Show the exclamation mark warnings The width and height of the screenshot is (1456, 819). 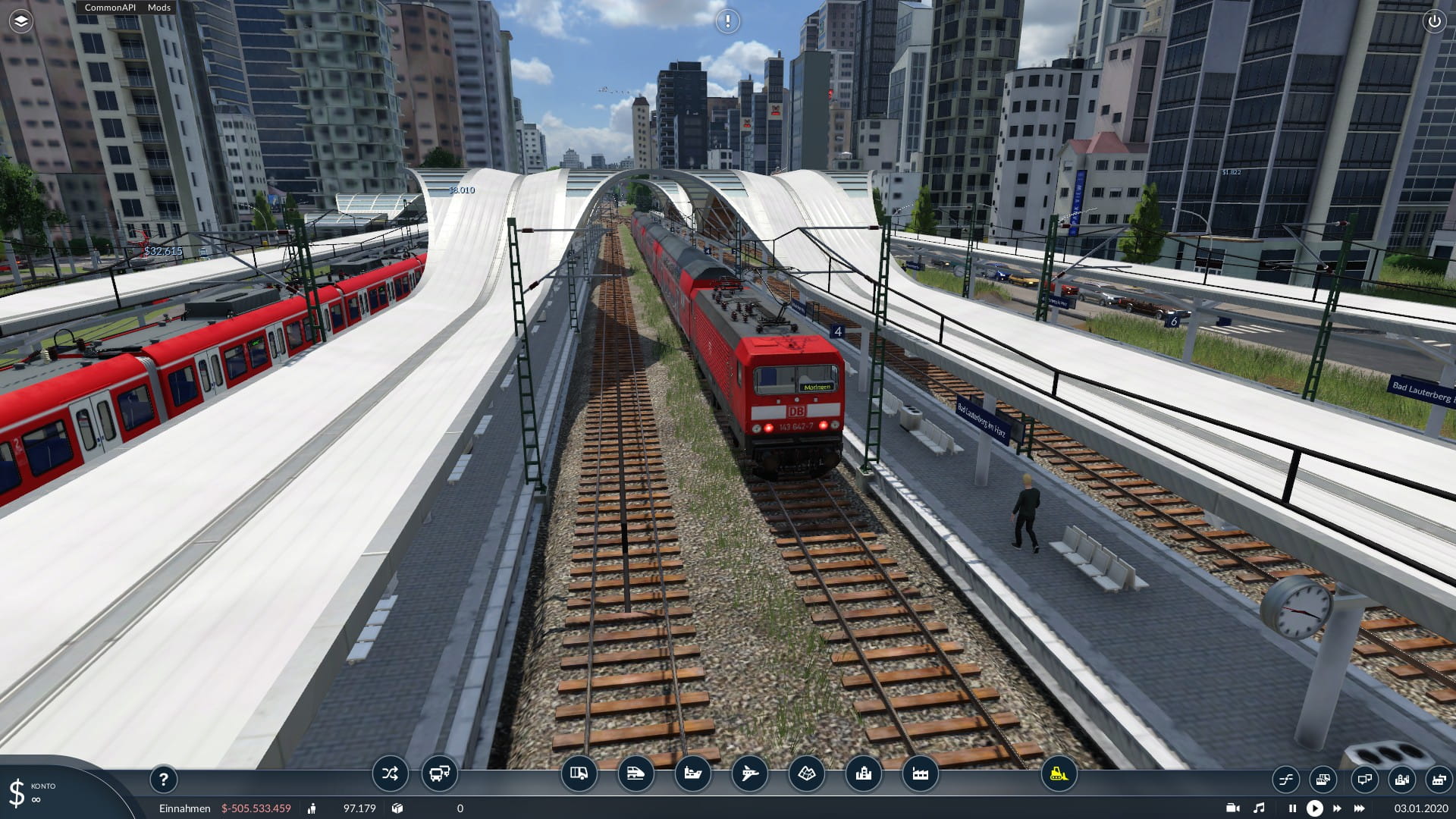tap(727, 21)
